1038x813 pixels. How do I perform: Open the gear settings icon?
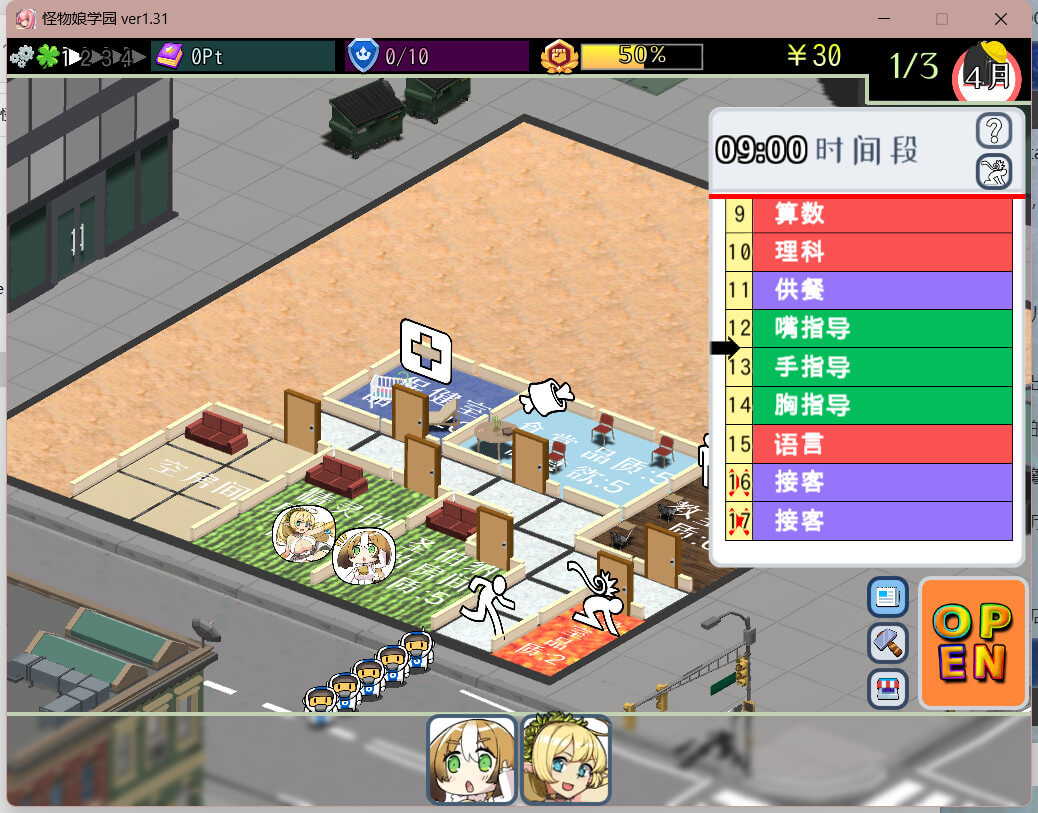click(21, 57)
